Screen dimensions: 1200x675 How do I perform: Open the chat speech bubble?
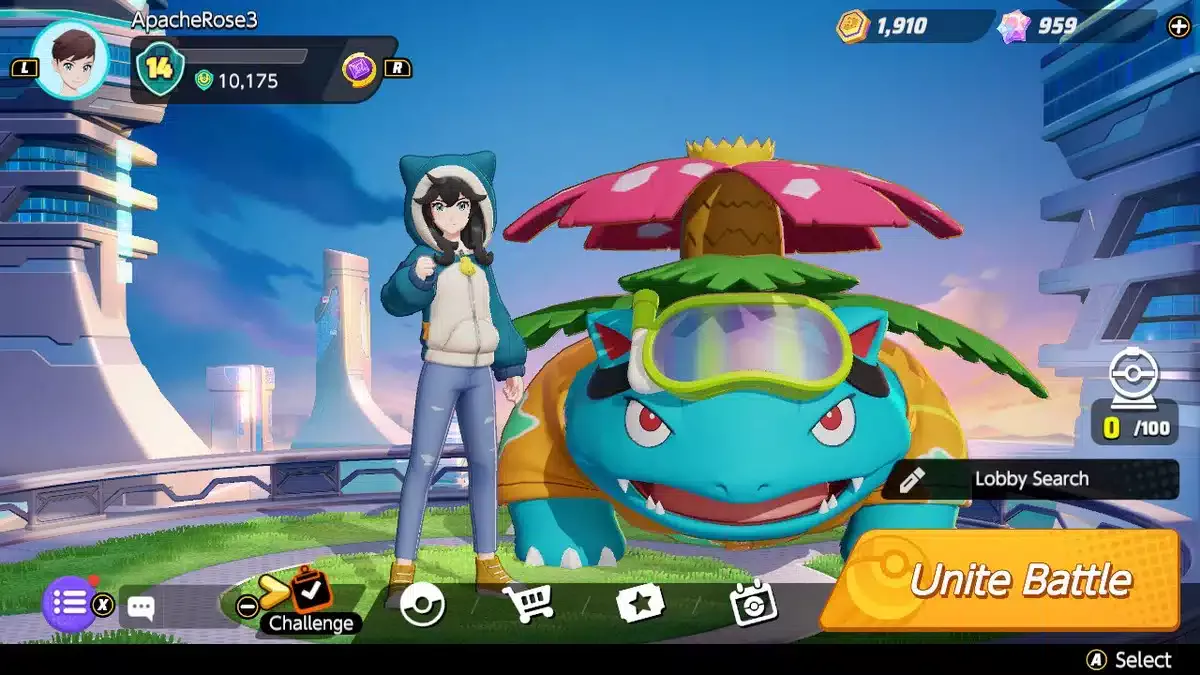141,607
